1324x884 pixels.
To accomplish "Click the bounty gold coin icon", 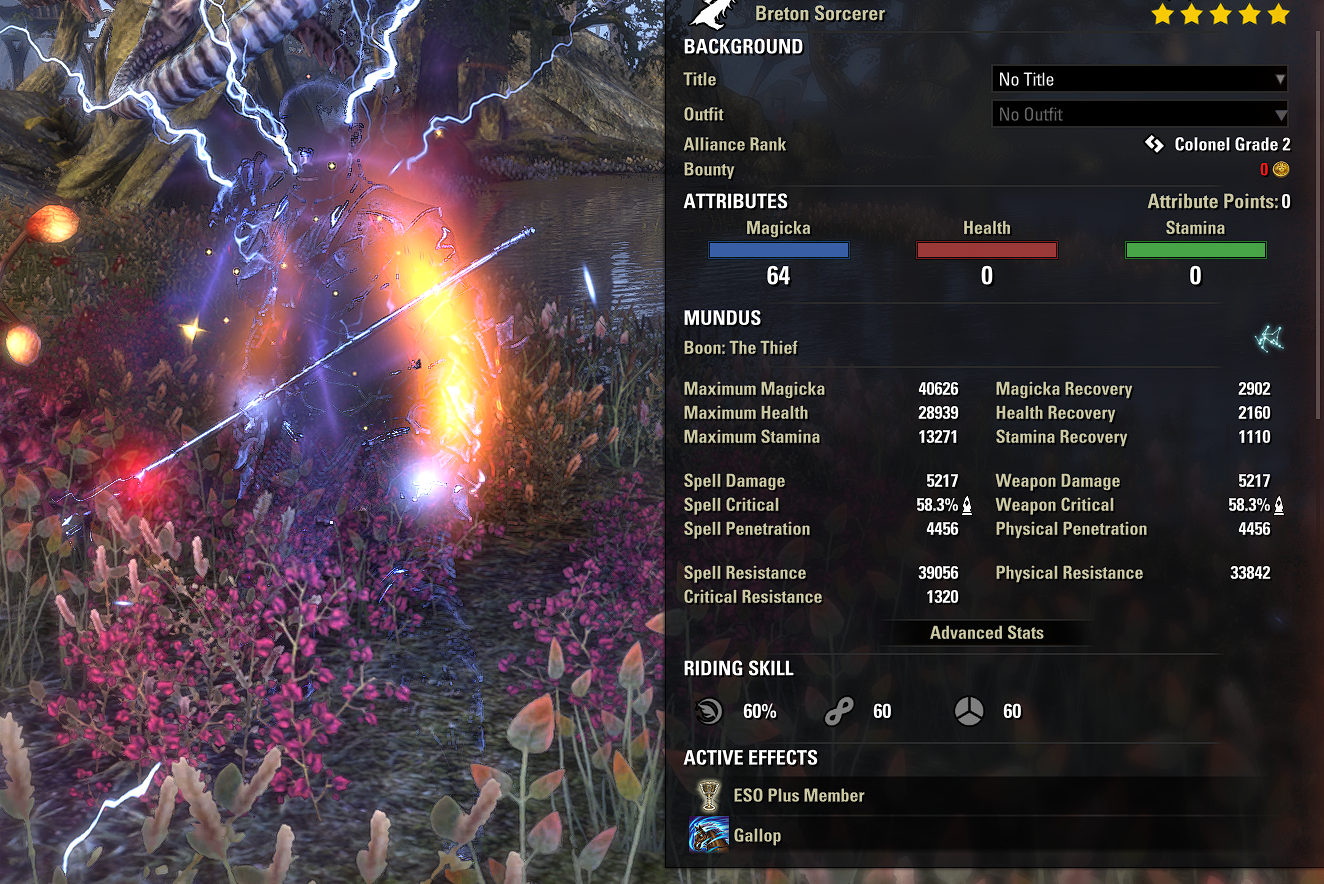I will pos(1281,170).
